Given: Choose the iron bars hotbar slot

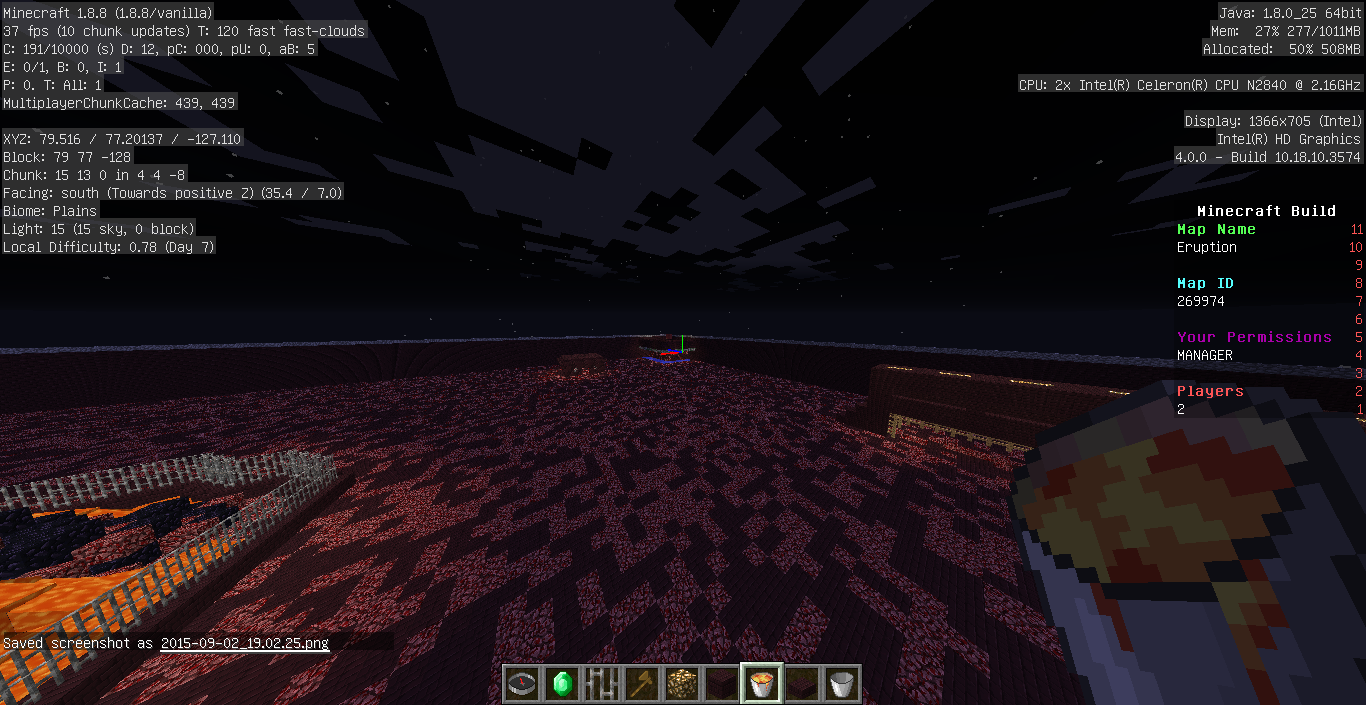Looking at the screenshot, I should 601,684.
